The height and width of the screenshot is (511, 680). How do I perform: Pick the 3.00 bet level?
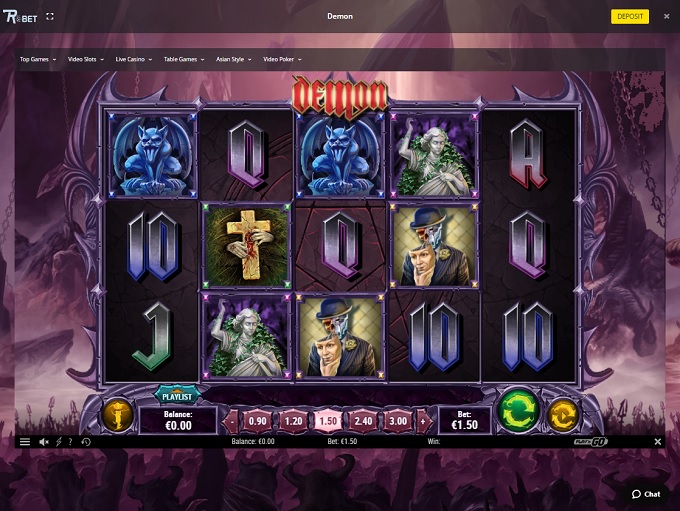tap(398, 421)
